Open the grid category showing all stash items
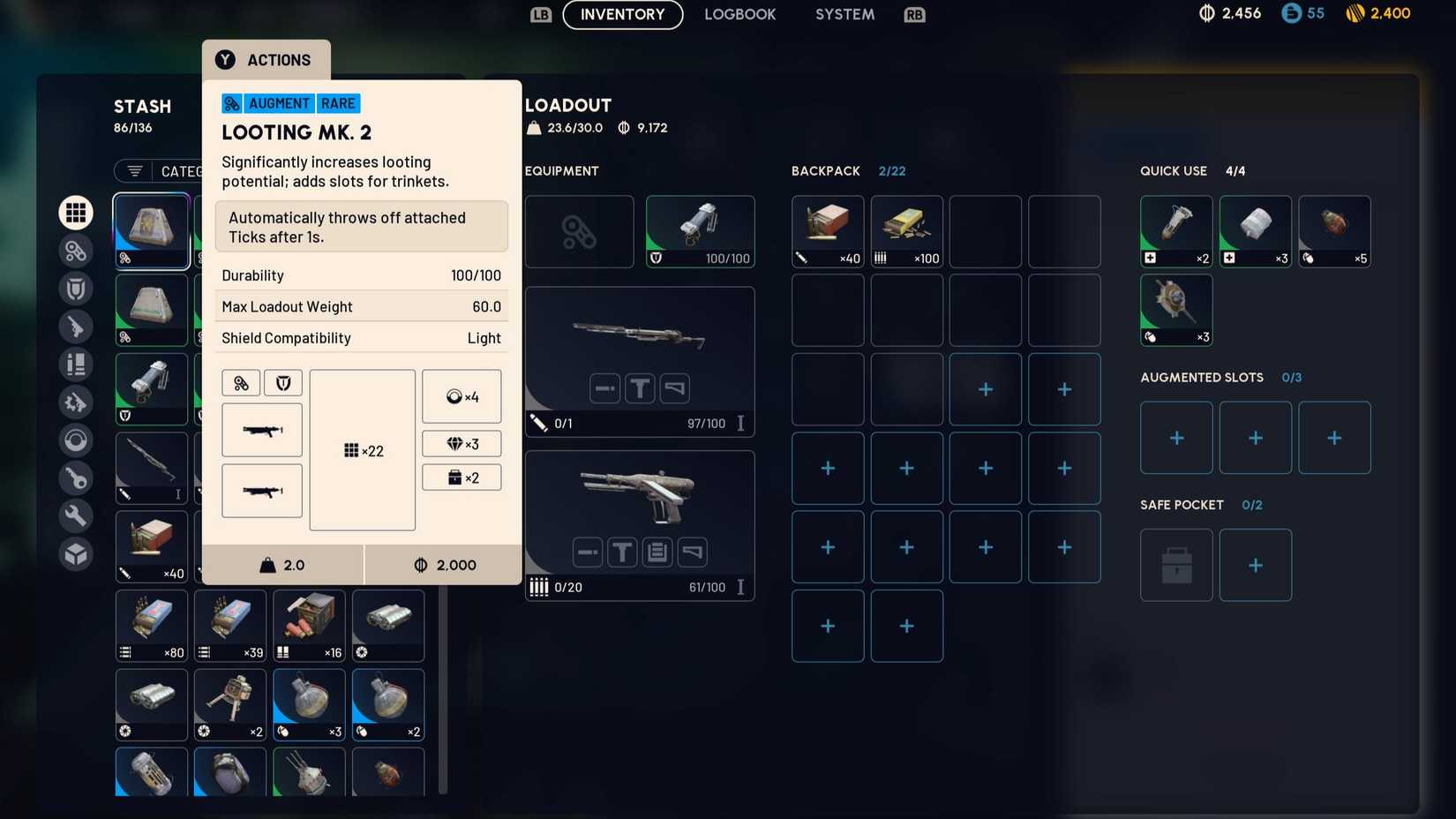 point(76,212)
